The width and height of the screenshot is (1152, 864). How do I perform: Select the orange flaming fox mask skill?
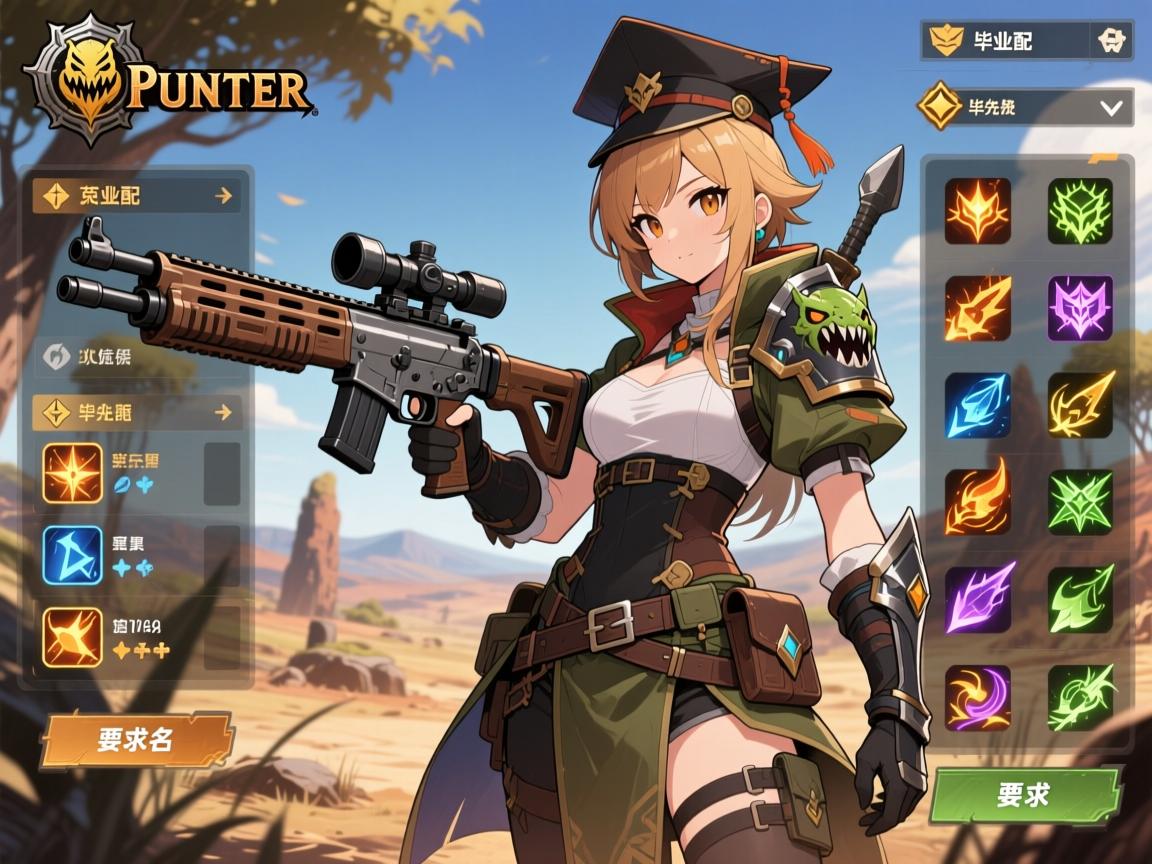(977, 211)
